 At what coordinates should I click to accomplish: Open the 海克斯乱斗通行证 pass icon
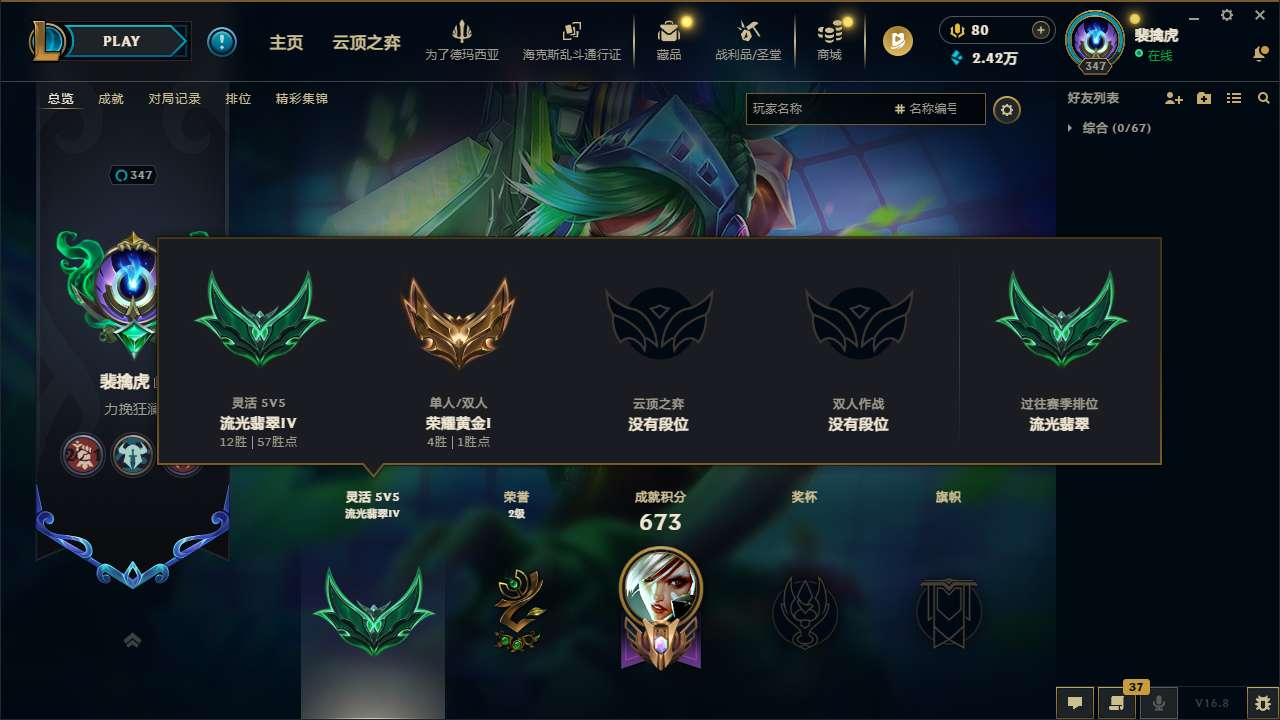pos(572,40)
